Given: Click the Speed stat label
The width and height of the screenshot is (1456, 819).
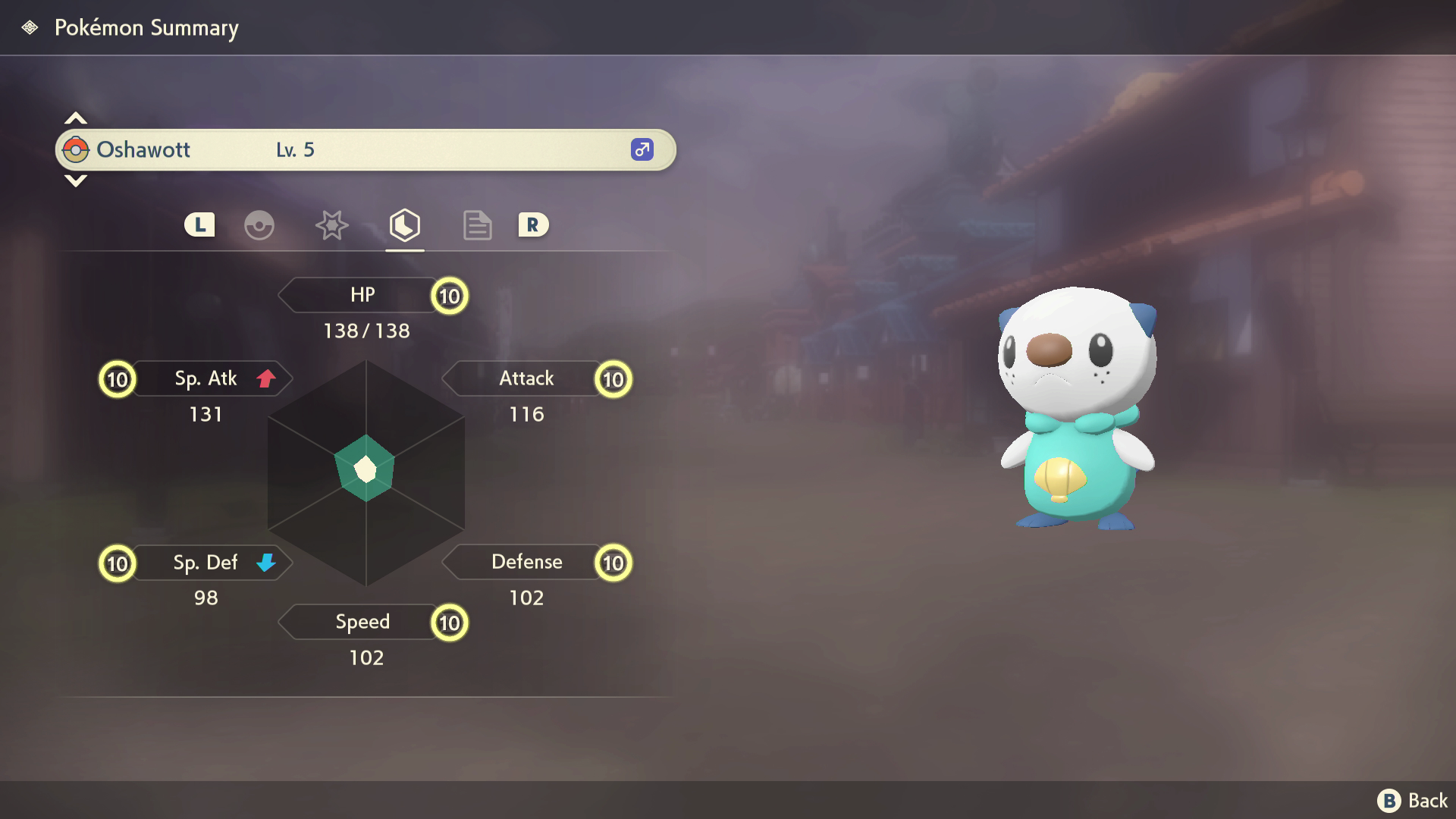Looking at the screenshot, I should (362, 622).
